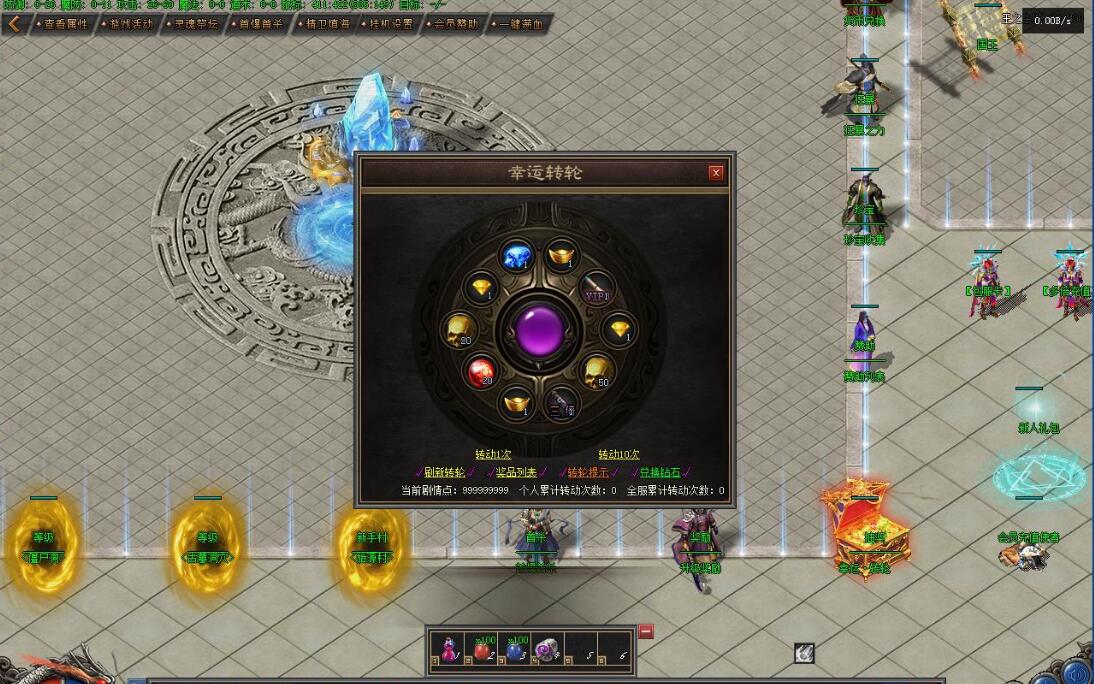Select the VIP sword prize on the wheel

(597, 289)
